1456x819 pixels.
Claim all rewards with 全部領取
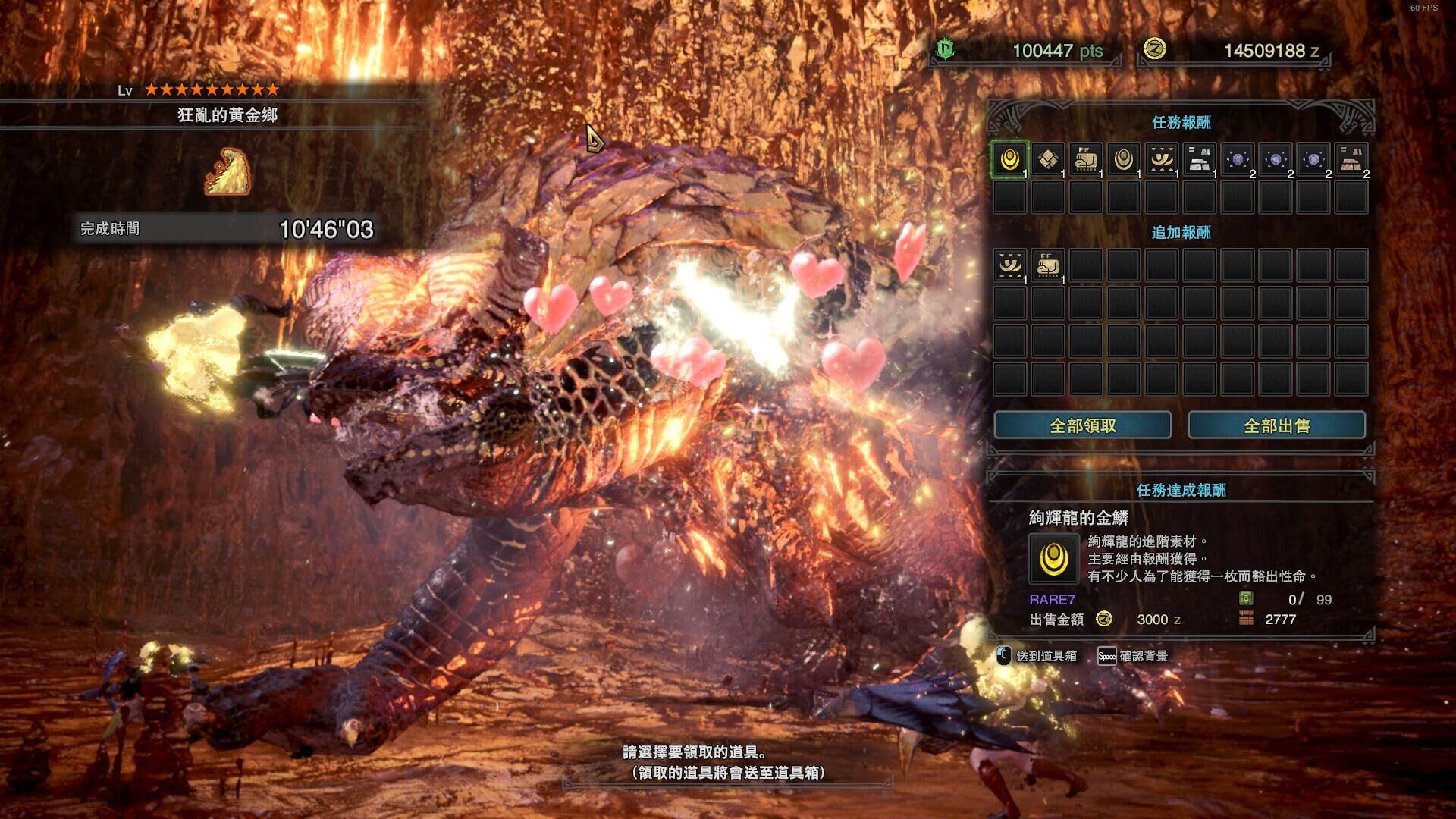click(1082, 425)
